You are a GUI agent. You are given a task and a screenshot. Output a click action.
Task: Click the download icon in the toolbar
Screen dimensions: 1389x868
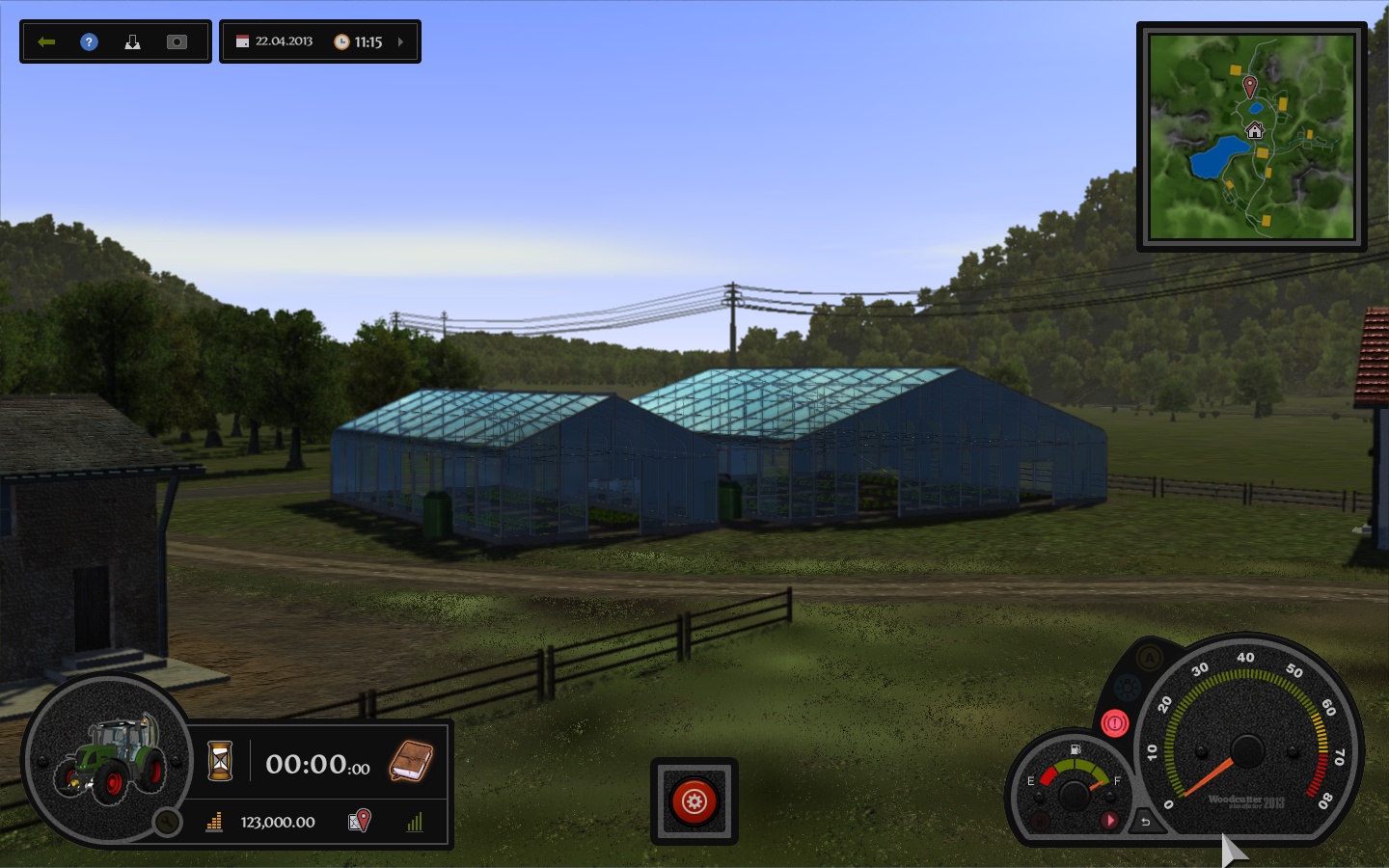click(x=132, y=41)
